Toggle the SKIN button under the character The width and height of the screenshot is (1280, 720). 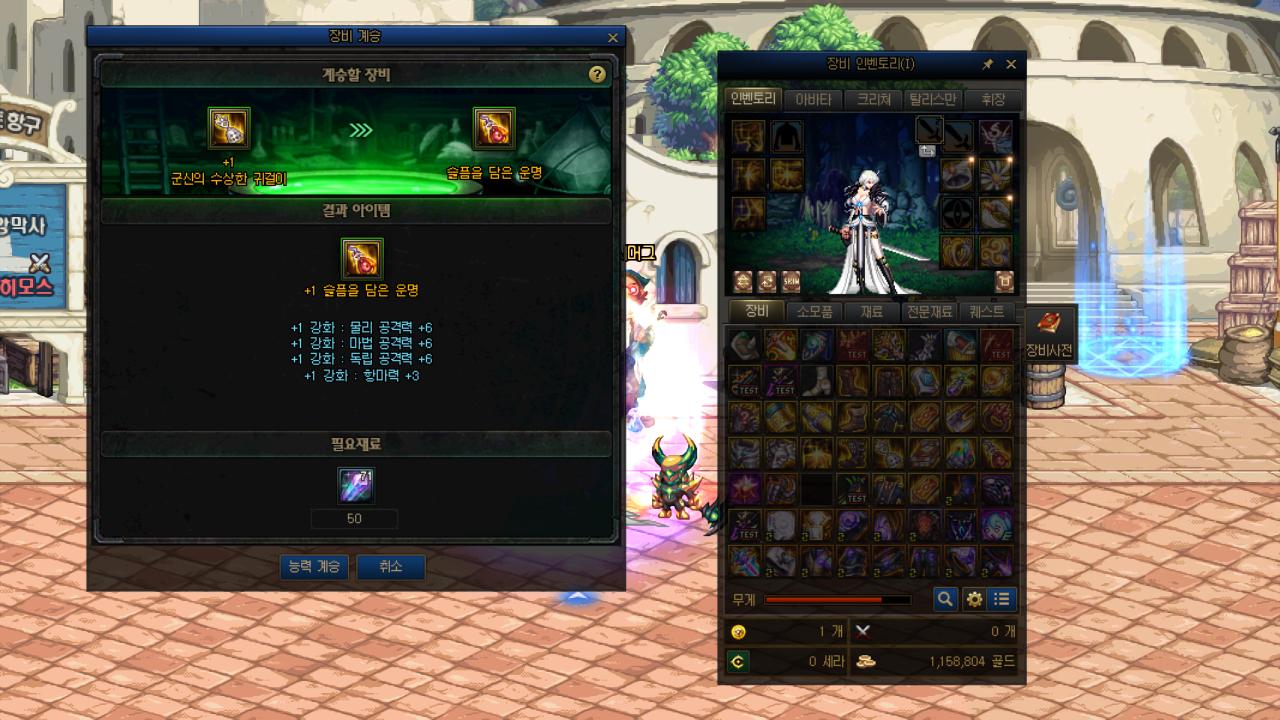(791, 281)
